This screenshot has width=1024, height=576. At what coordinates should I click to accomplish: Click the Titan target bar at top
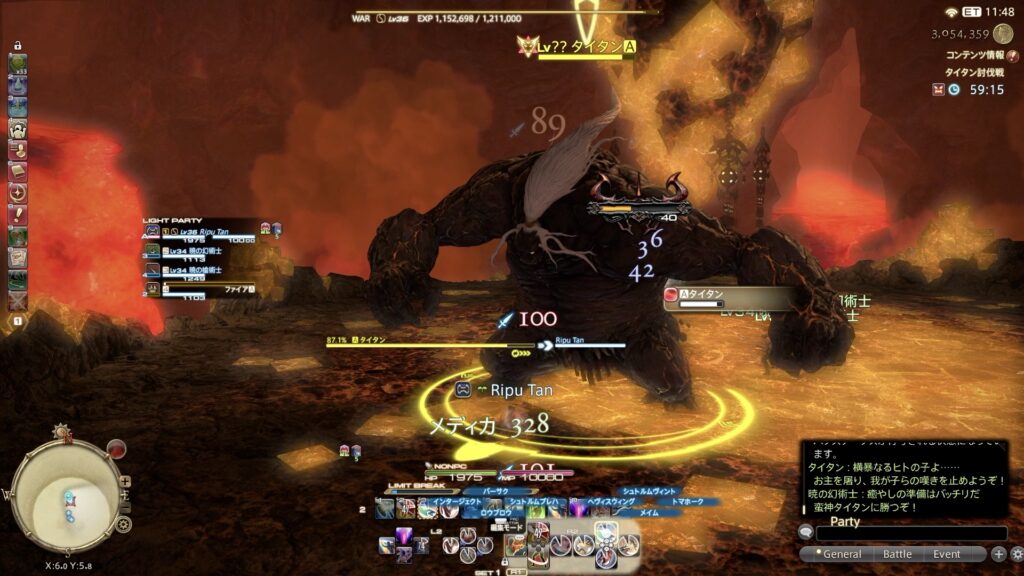580,48
